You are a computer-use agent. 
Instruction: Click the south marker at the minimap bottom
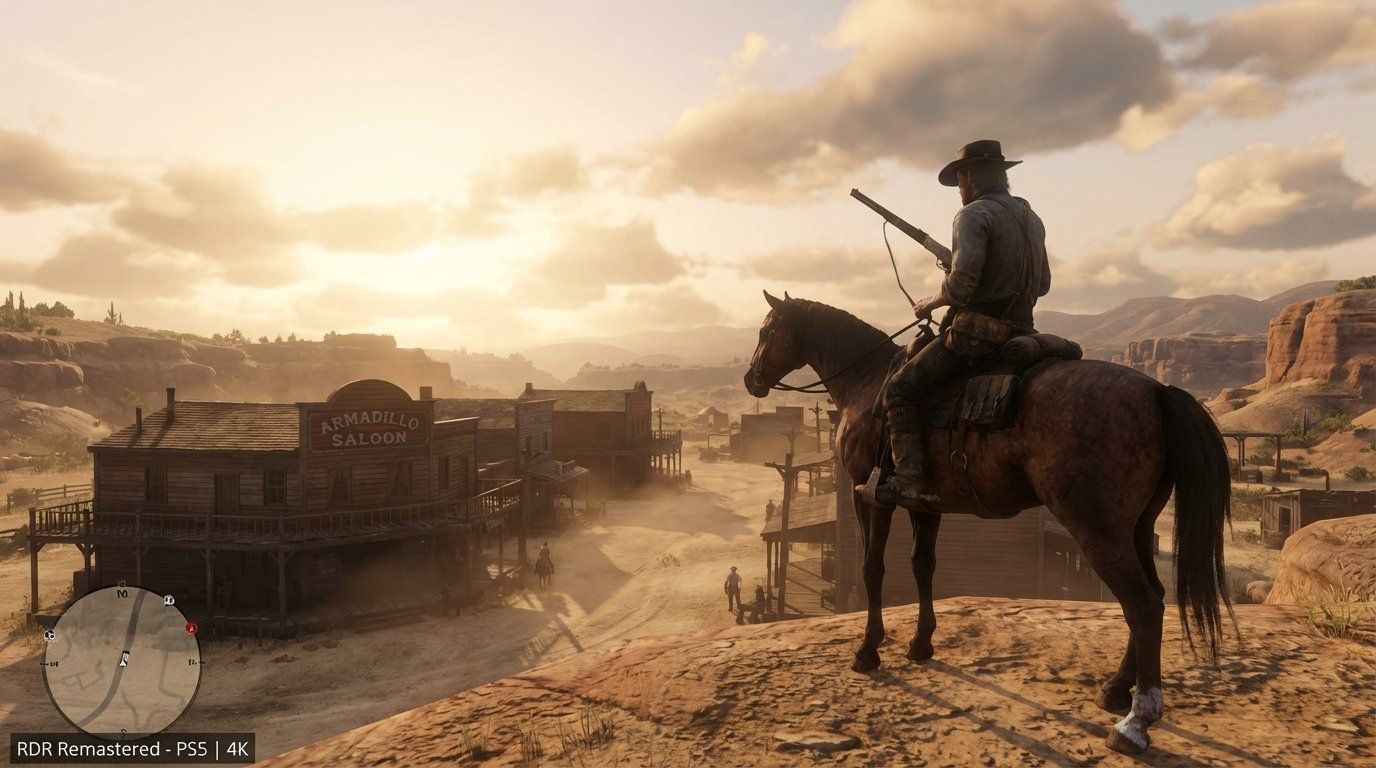pos(123,731)
